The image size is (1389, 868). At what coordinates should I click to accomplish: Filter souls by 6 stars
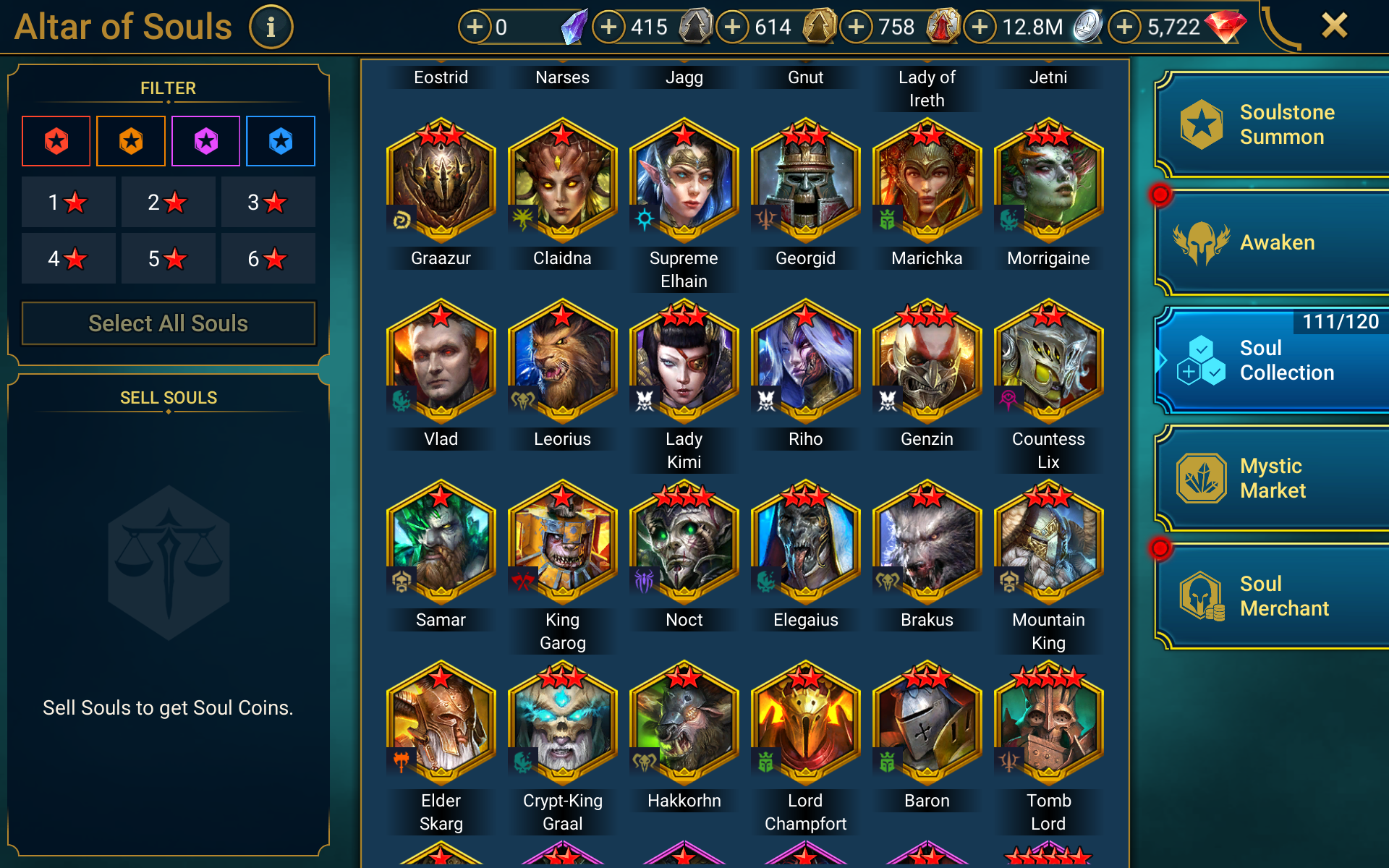(x=268, y=259)
